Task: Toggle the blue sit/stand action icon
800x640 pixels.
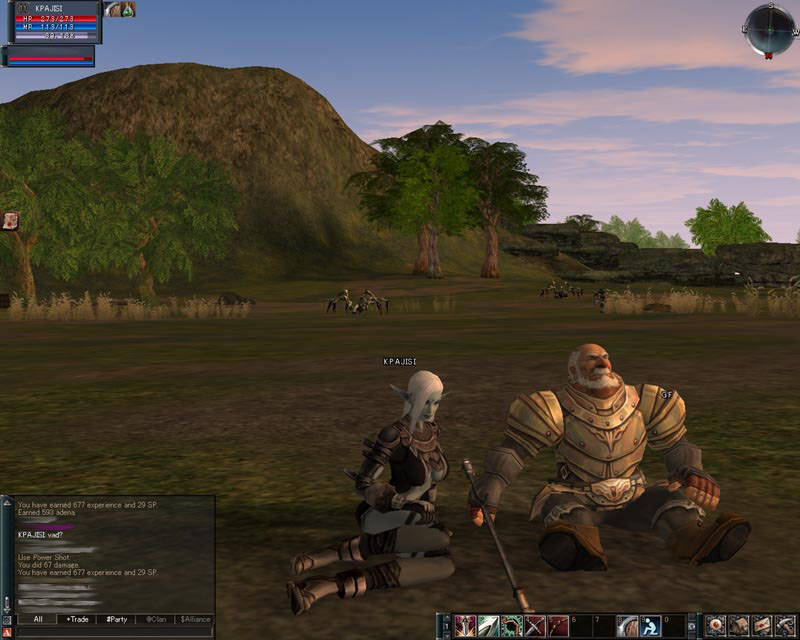Action: click(650, 626)
